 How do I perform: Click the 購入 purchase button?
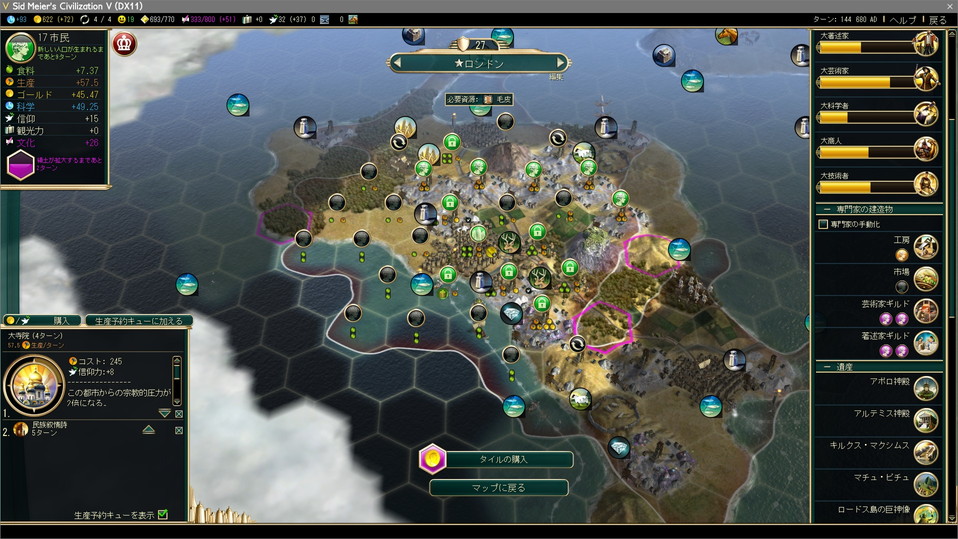pyautogui.click(x=61, y=321)
